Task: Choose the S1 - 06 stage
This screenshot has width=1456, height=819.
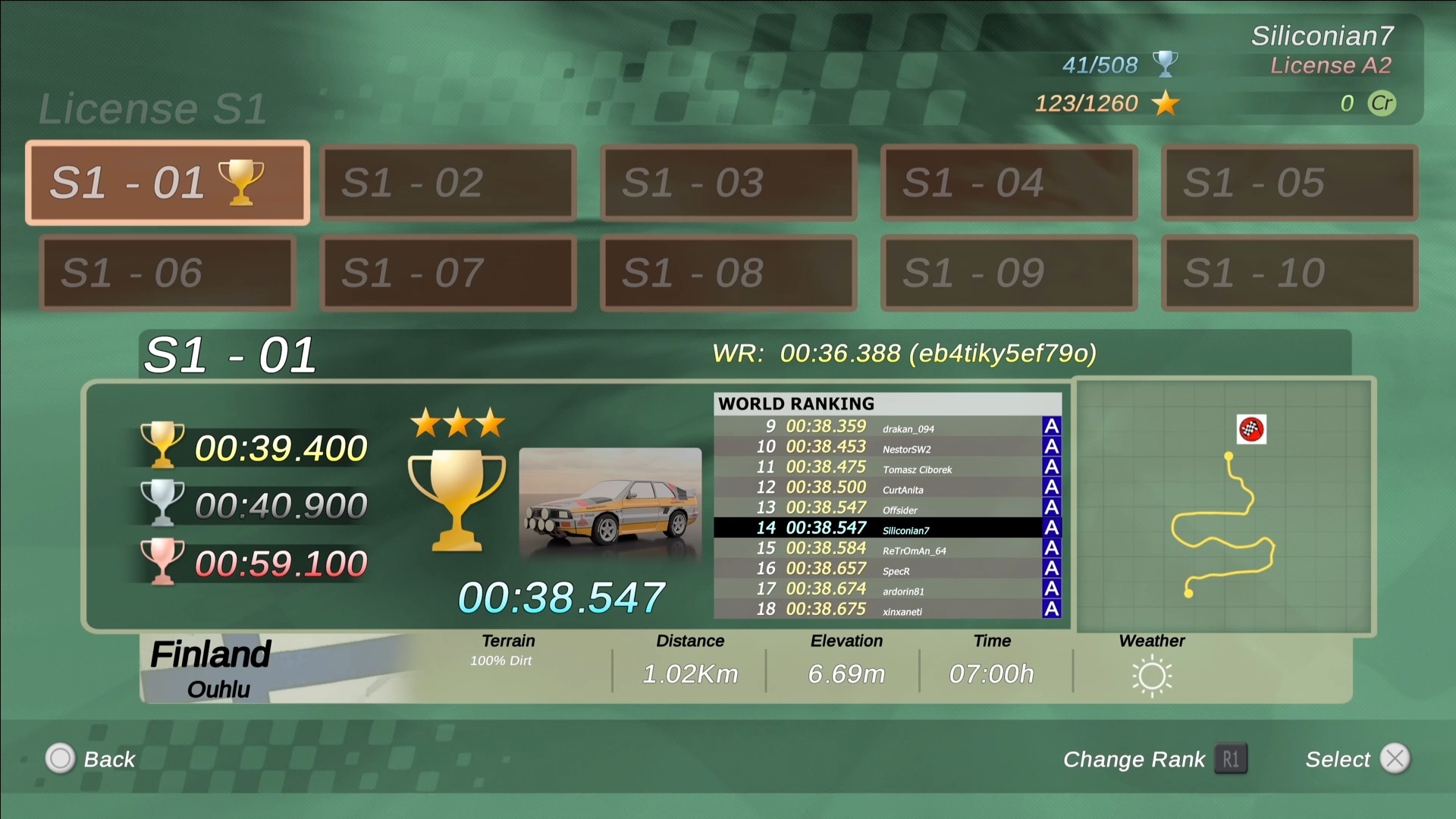Action: pyautogui.click(x=168, y=273)
